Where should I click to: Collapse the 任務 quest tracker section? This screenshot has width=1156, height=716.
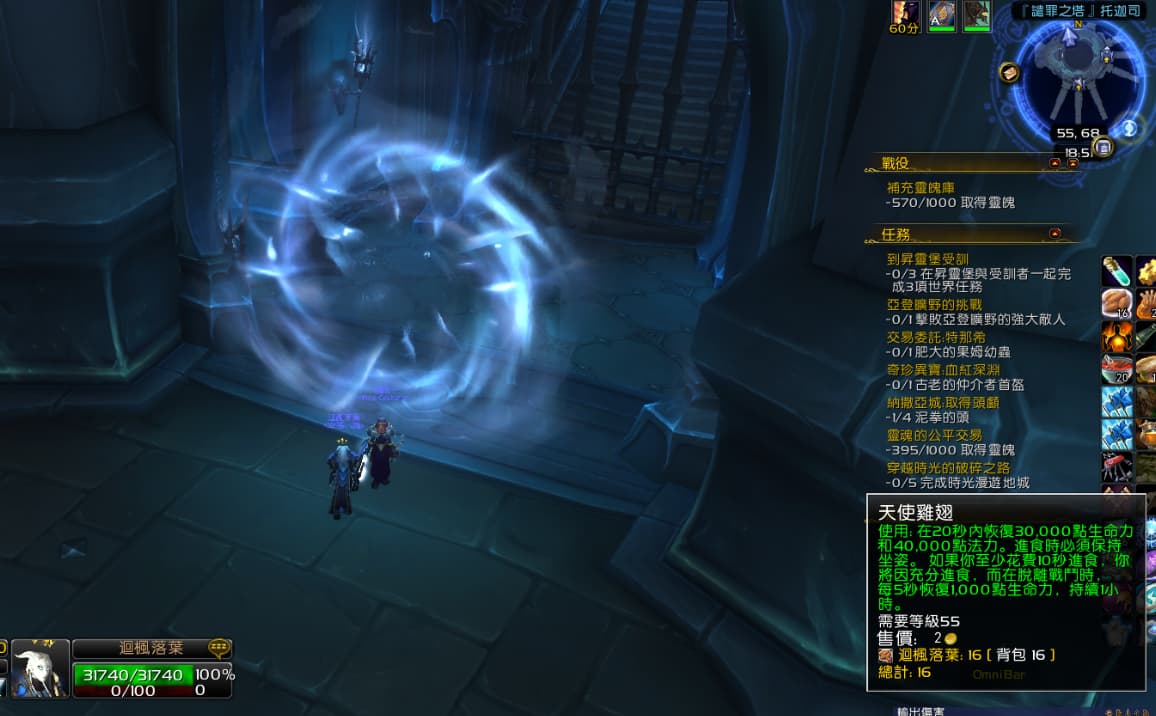pos(1055,233)
